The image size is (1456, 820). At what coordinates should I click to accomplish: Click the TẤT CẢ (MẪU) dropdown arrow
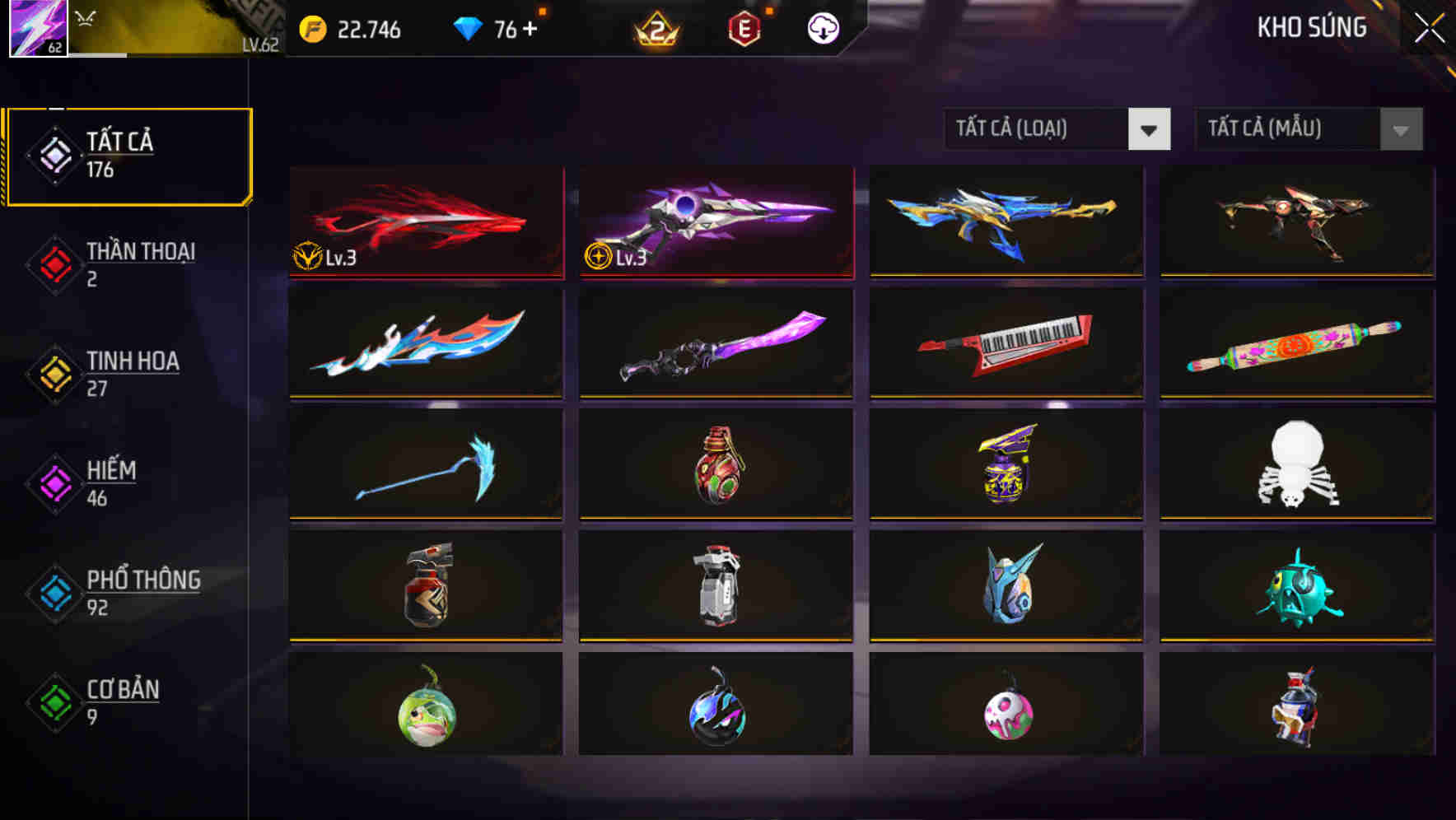click(x=1400, y=129)
